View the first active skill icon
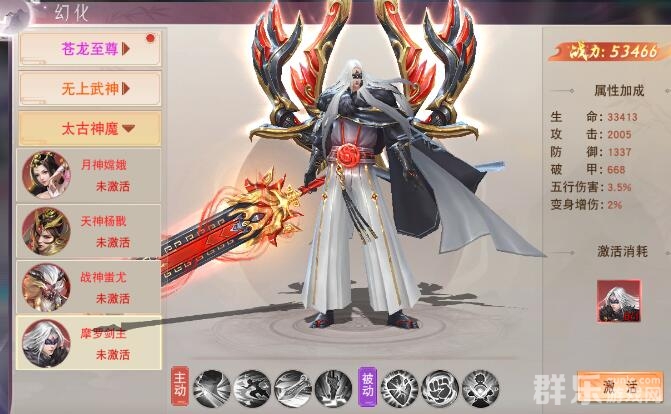Viewport: 671px width, 414px height. point(212,387)
